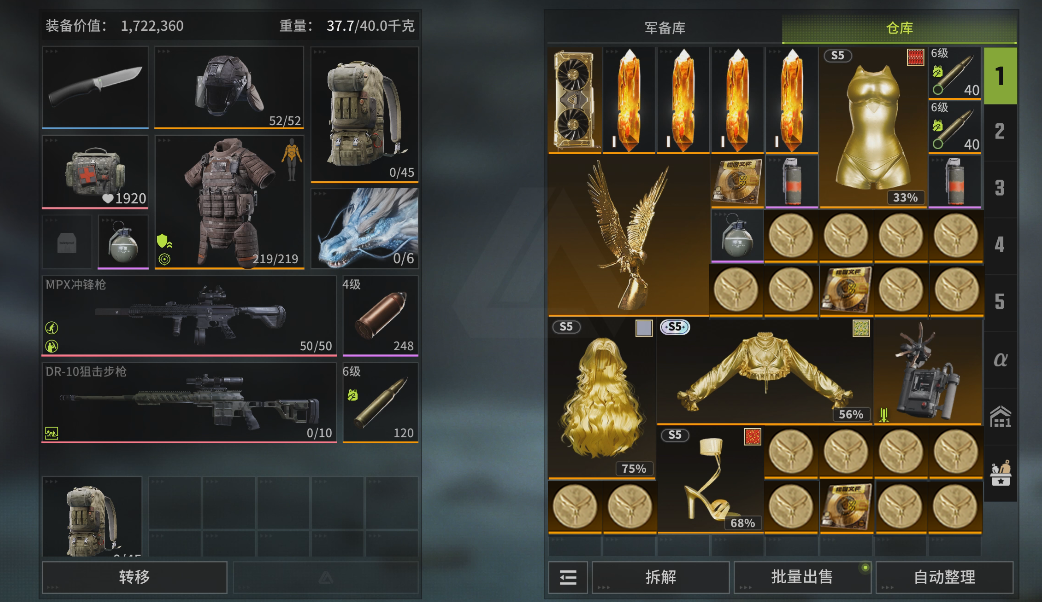Select the MPX冲锋枪 weapon slot
Screen dimensions: 1042x602
pos(189,315)
